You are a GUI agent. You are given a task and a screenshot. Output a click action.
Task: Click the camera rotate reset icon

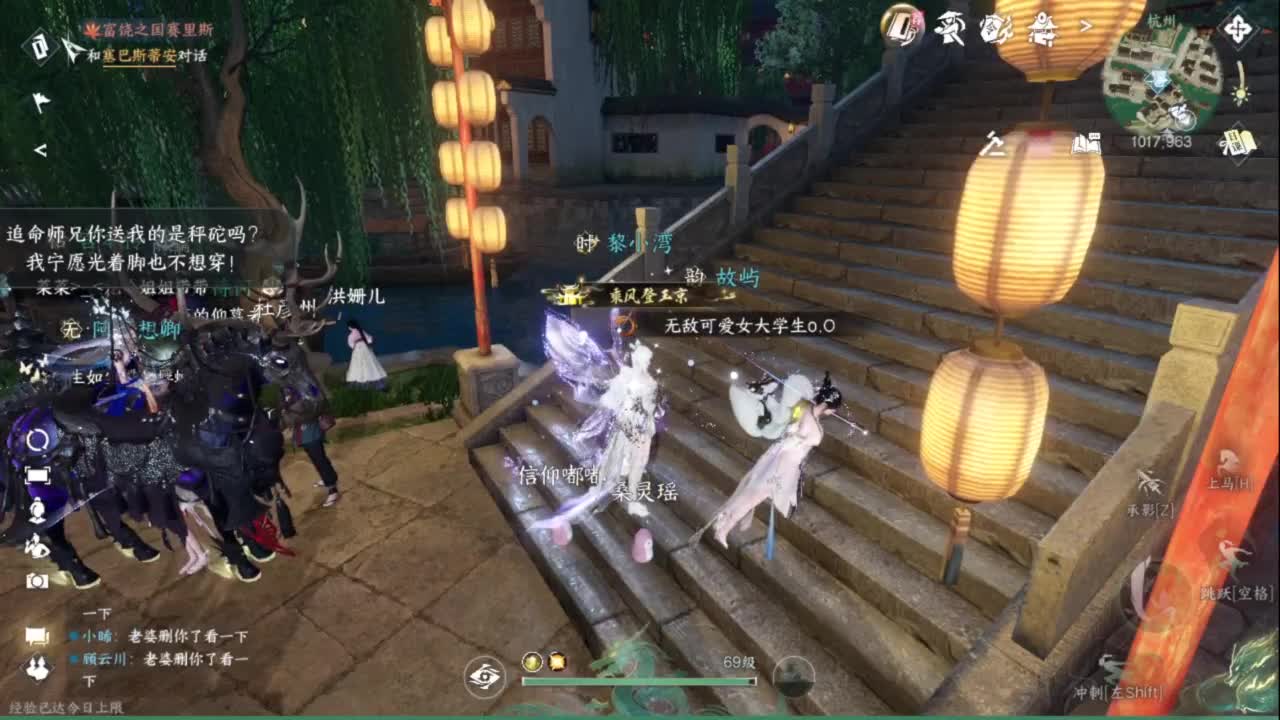pyautogui.click(x=37, y=440)
